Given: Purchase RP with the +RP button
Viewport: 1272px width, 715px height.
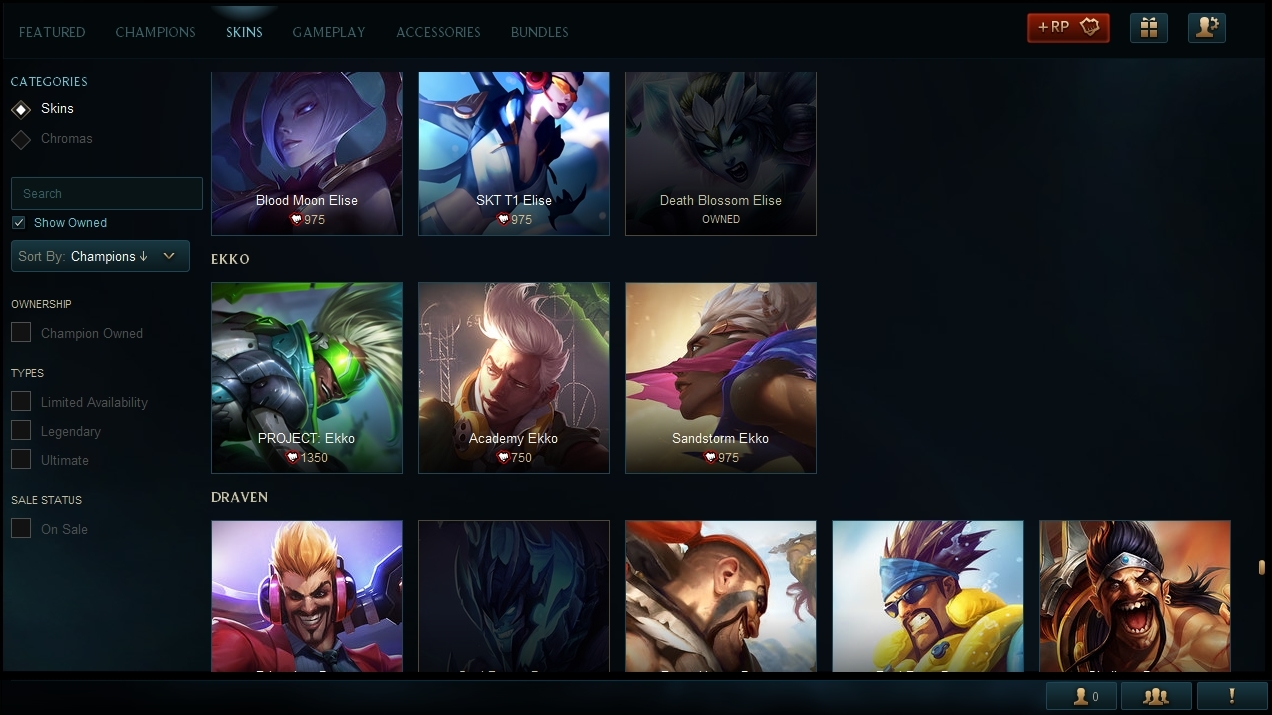Looking at the screenshot, I should (x=1068, y=27).
